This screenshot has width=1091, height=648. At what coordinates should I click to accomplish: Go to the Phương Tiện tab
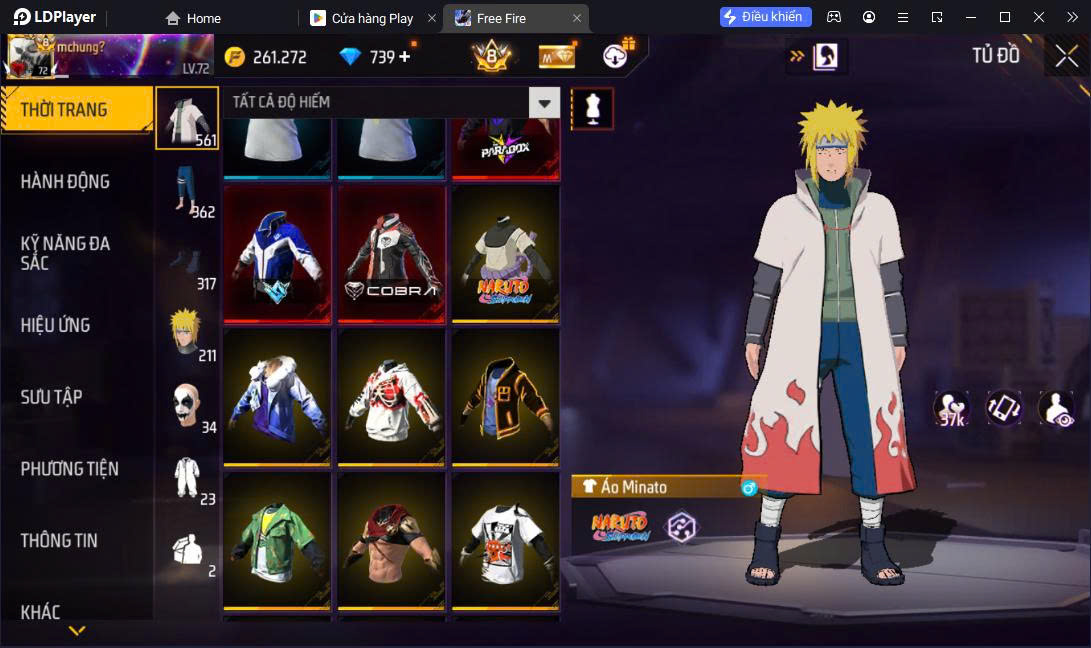pyautogui.click(x=69, y=469)
